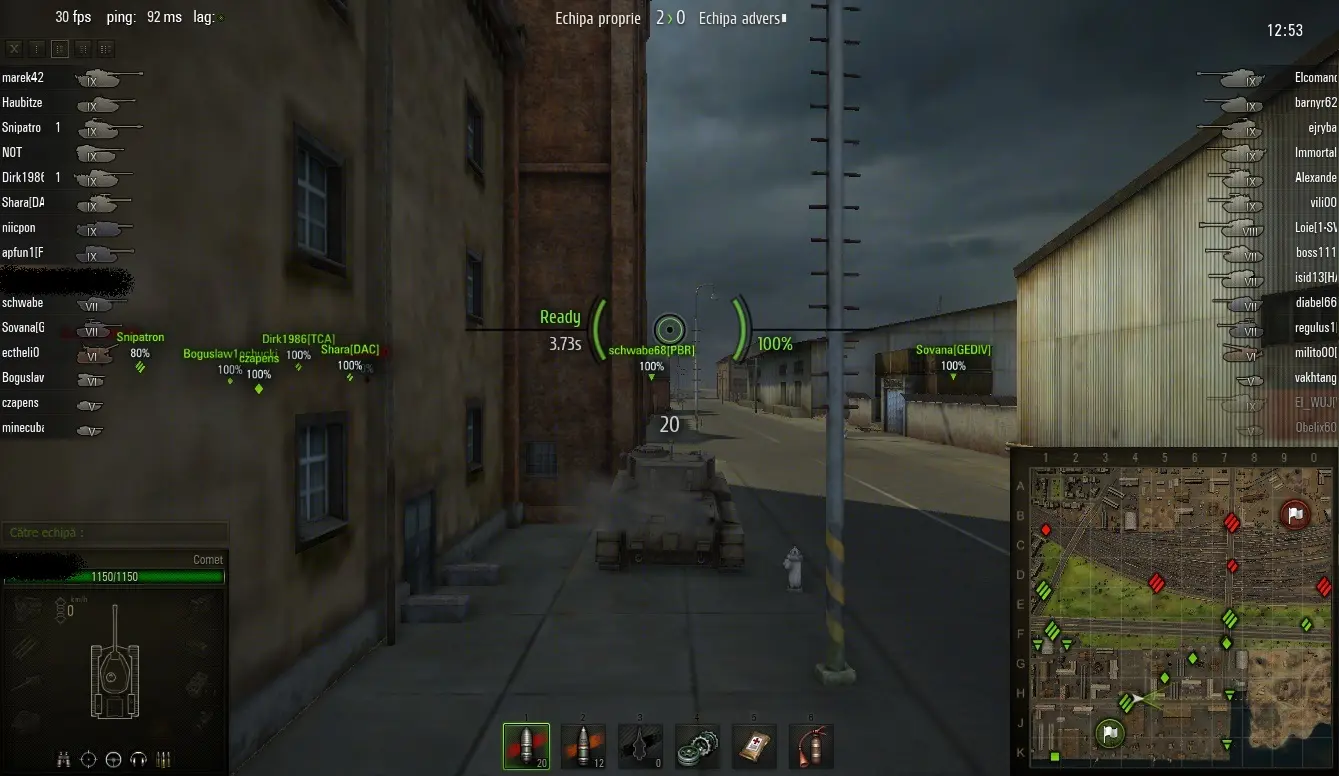Select player Haubitze in the team list

click(23, 102)
